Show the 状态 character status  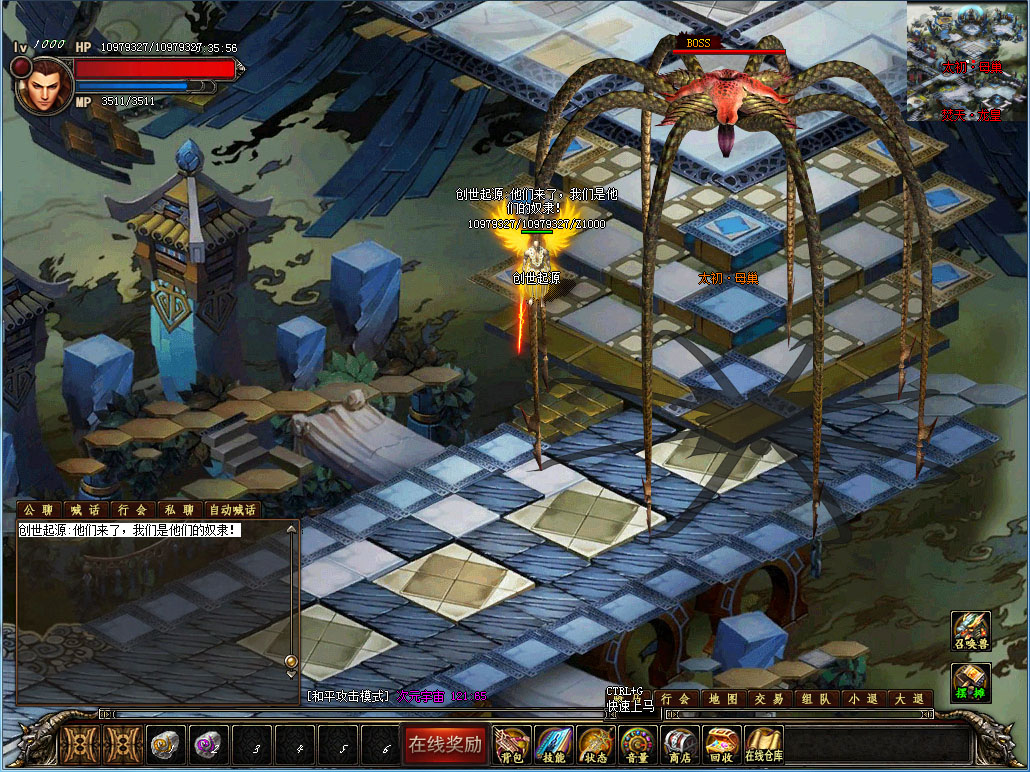pos(595,744)
